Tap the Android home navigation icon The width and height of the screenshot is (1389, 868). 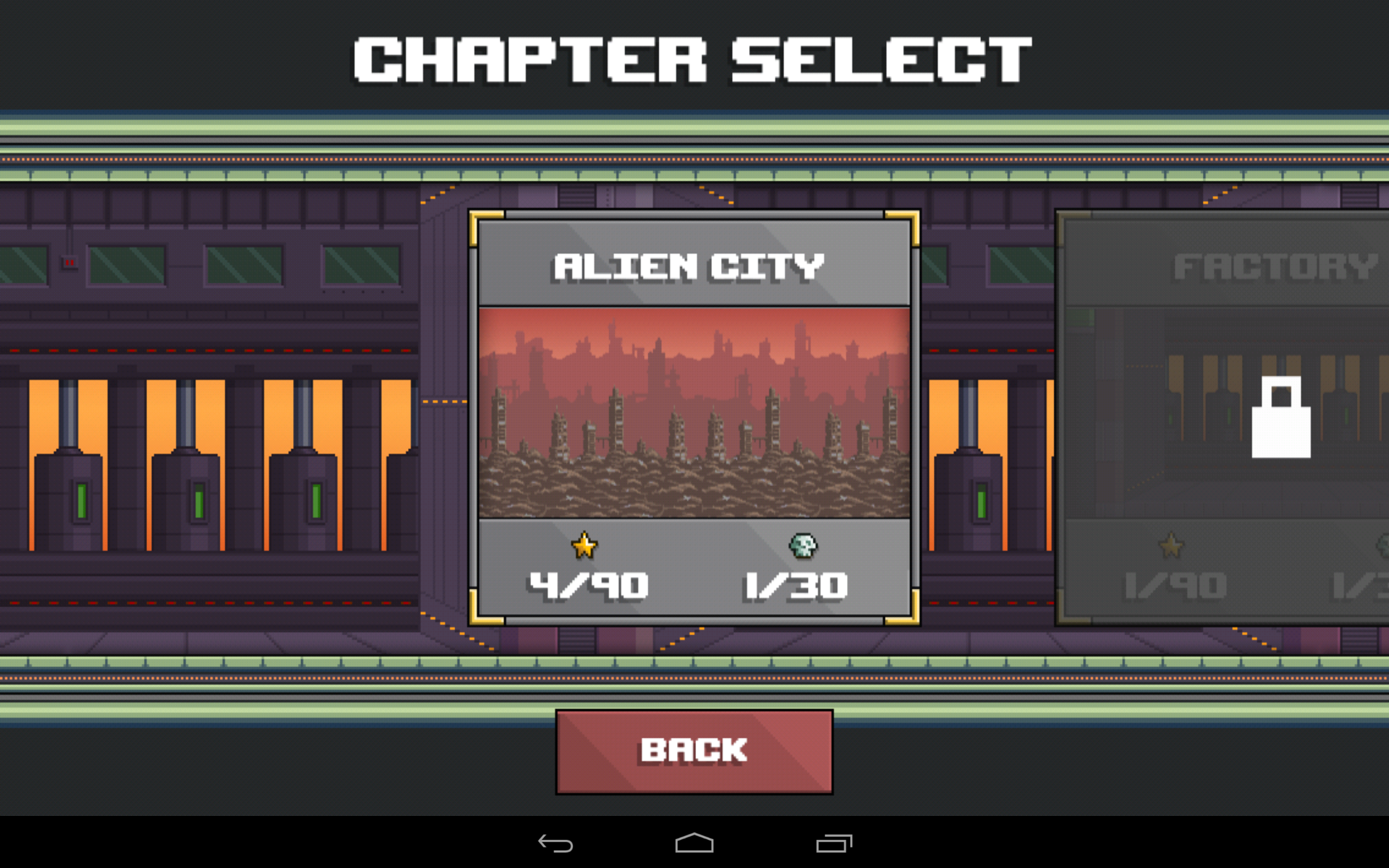click(x=694, y=843)
